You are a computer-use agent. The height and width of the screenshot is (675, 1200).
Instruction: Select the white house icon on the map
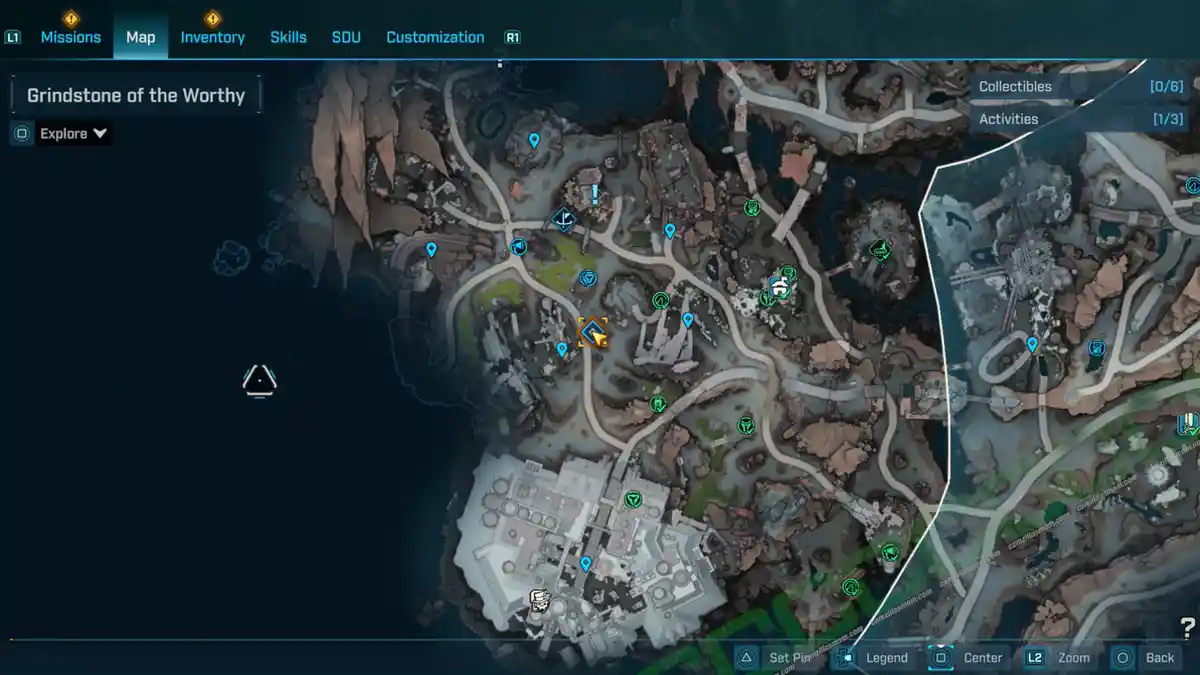click(x=780, y=288)
